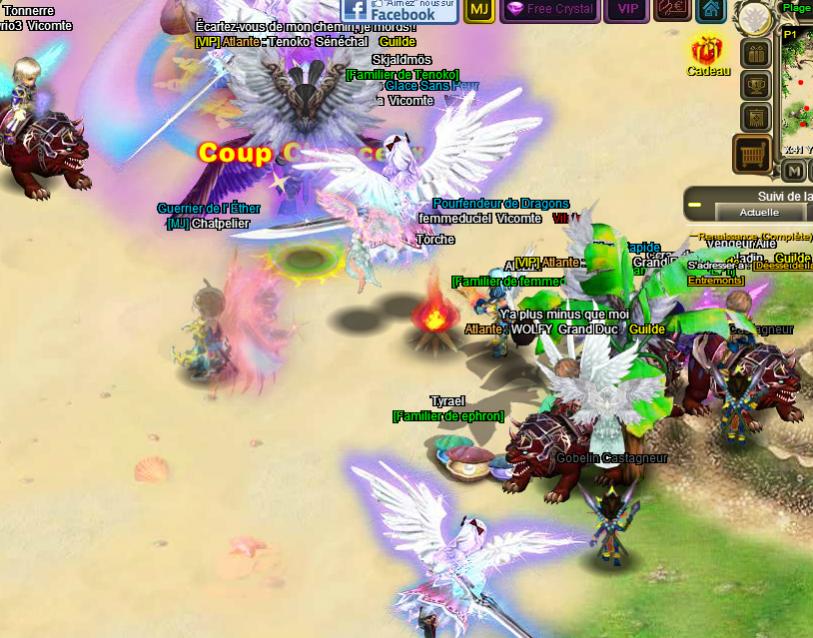813x638 pixels.
Task: Open the gift box side icon
Action: coord(755,54)
